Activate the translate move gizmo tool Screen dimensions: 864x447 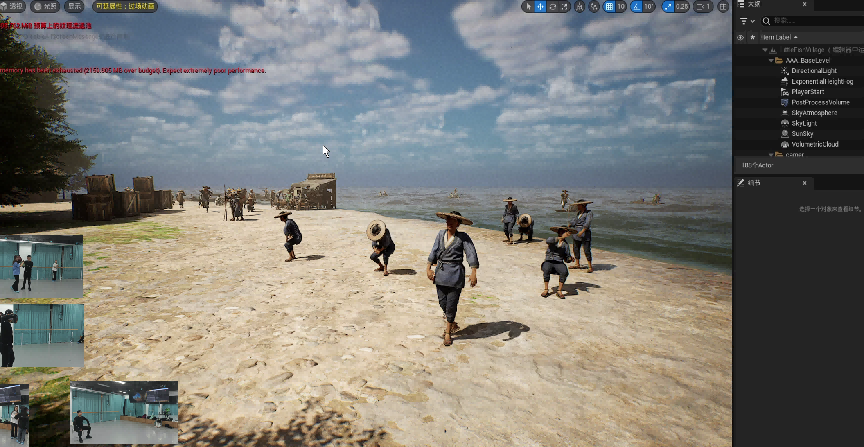click(x=540, y=6)
